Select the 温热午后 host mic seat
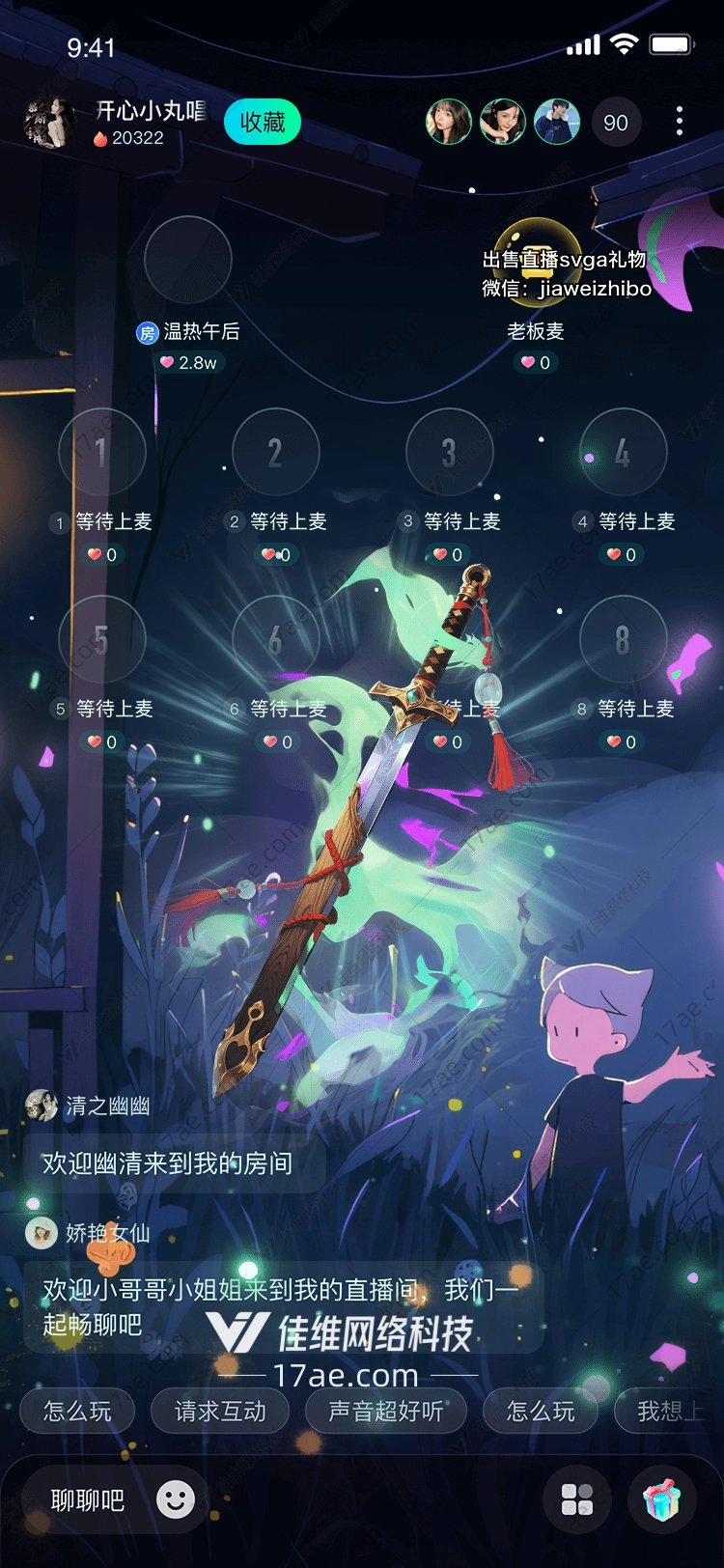The height and width of the screenshot is (1568, 724). [x=188, y=260]
